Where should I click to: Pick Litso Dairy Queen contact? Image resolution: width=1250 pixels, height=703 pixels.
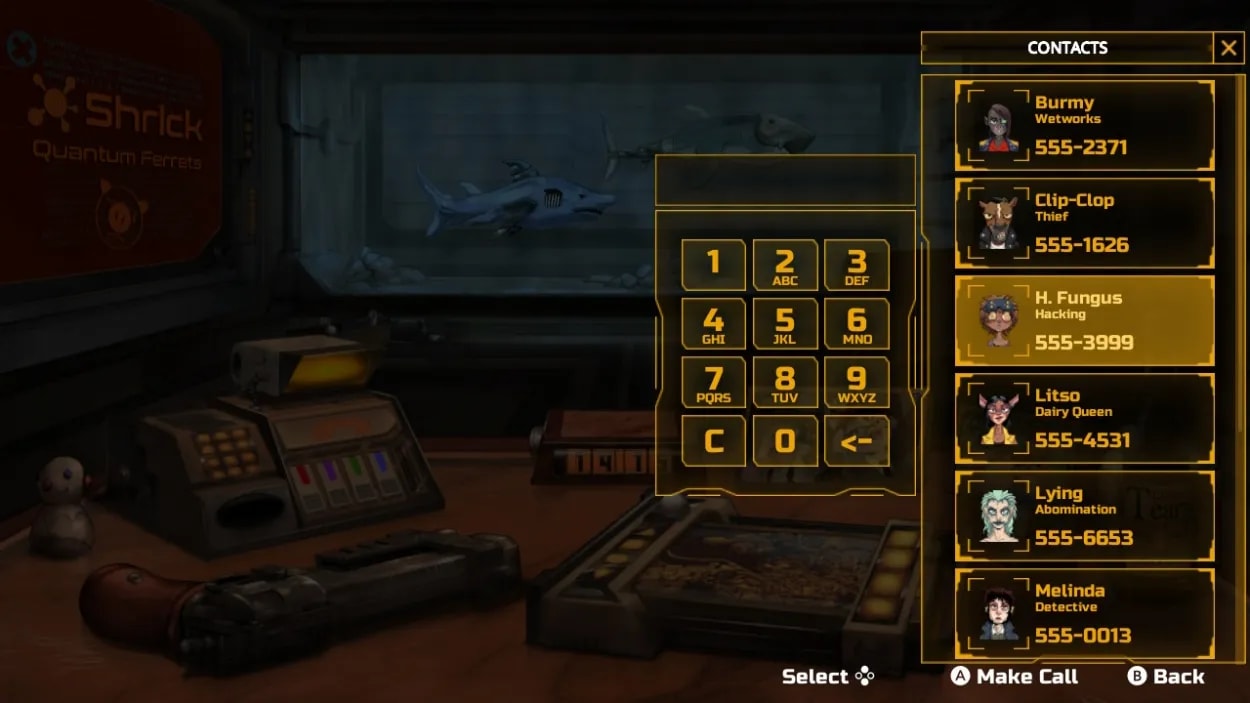(1085, 418)
